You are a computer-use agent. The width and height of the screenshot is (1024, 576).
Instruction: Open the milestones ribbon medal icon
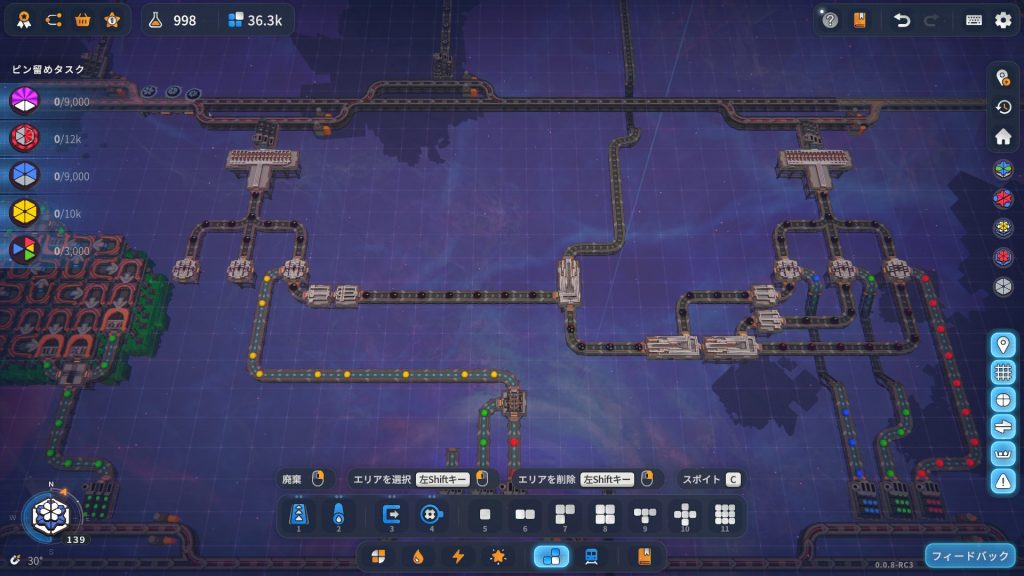coord(23,20)
